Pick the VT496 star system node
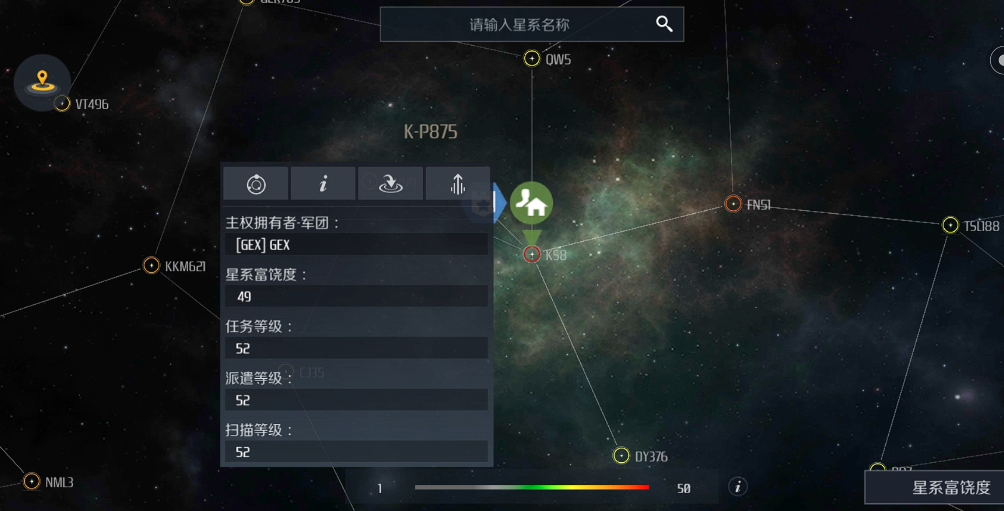 click(62, 103)
